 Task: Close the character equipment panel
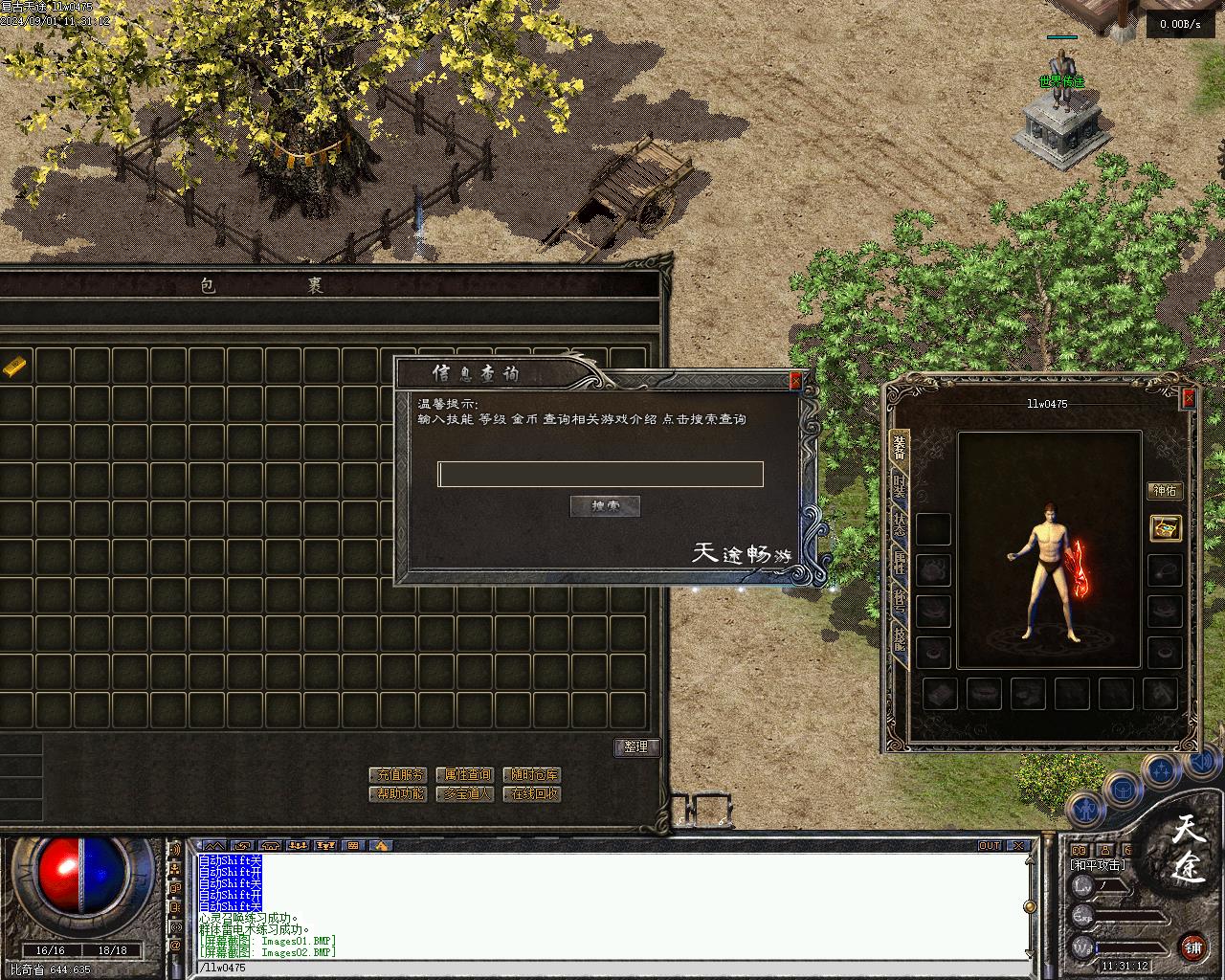coord(1189,398)
